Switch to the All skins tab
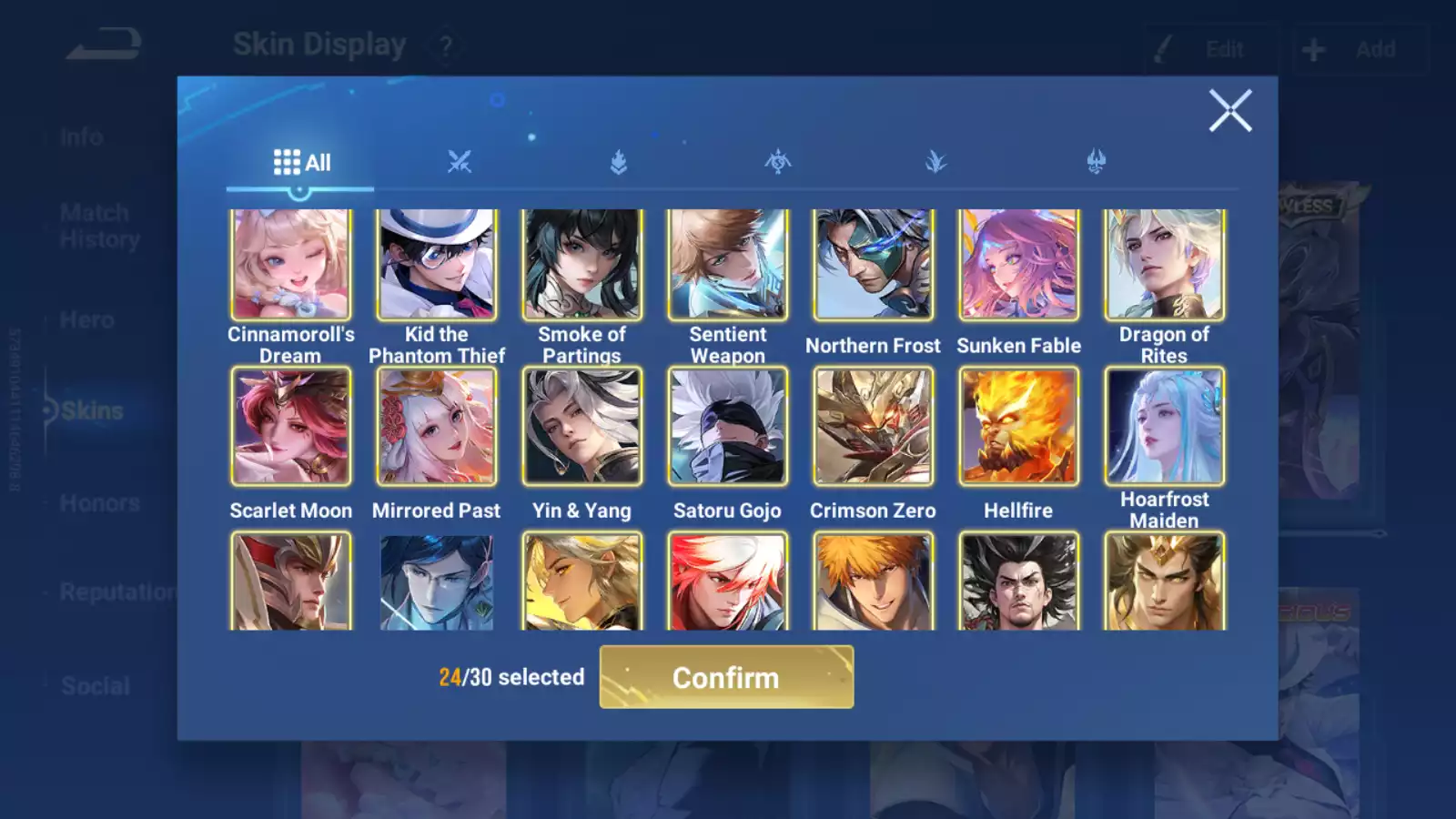1456x819 pixels. 301,163
